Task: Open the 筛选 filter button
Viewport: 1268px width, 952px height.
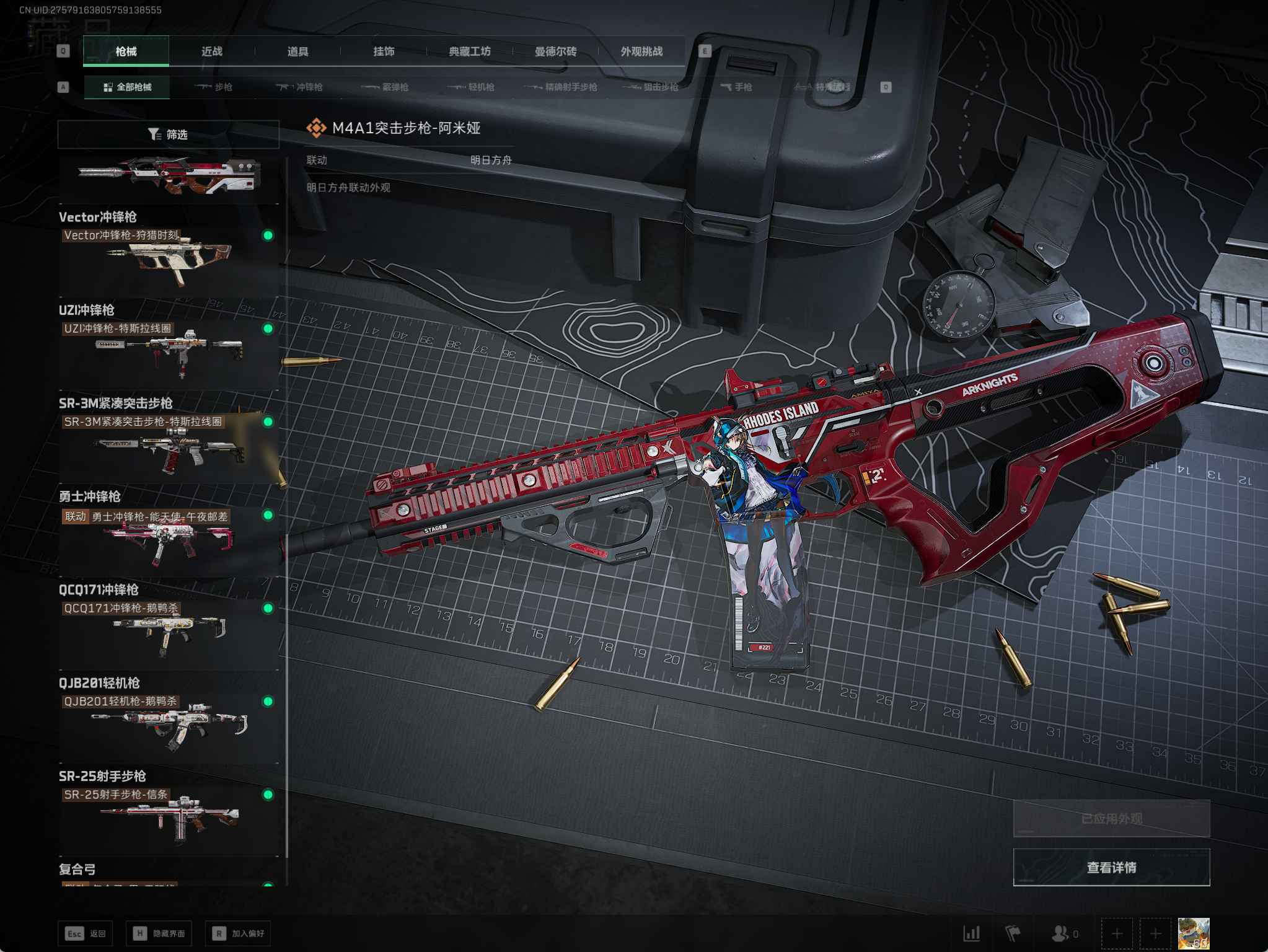Action: (x=168, y=134)
